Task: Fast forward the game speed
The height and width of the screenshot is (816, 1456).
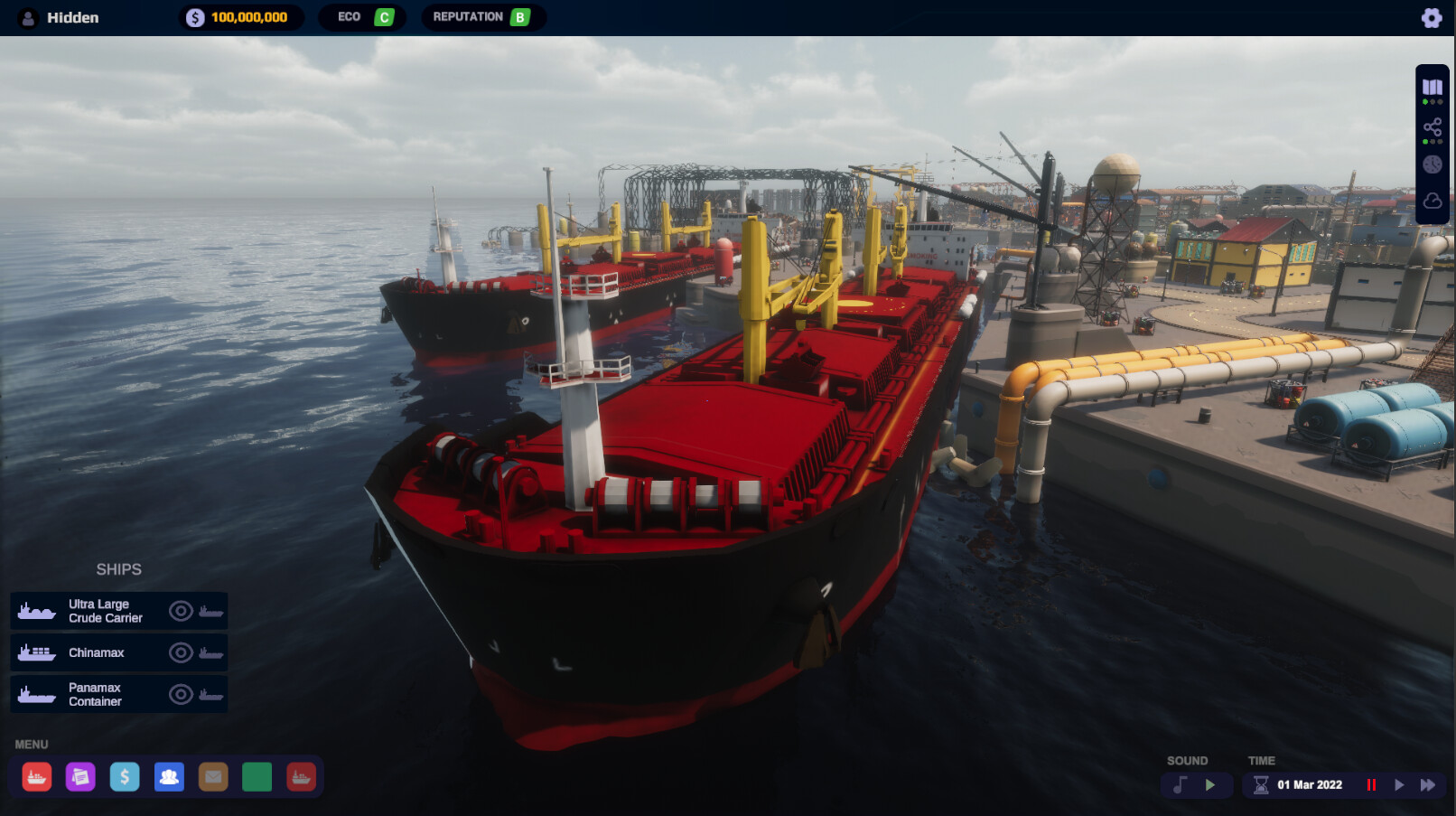Action: [1428, 784]
